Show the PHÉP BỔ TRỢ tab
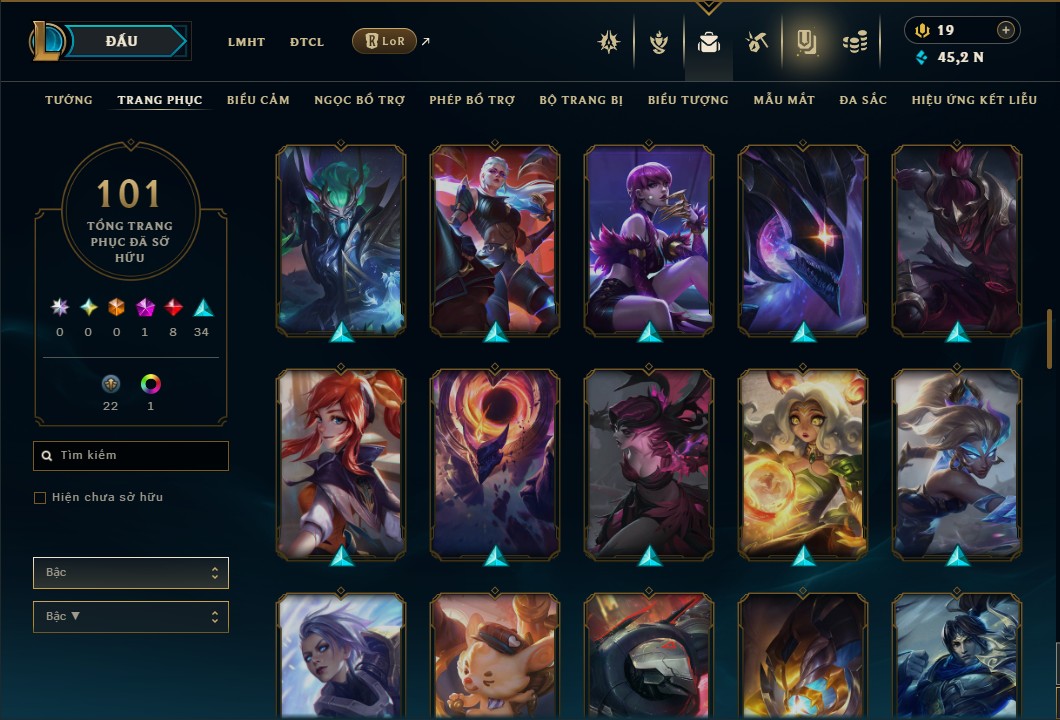This screenshot has width=1060, height=720. click(x=473, y=100)
